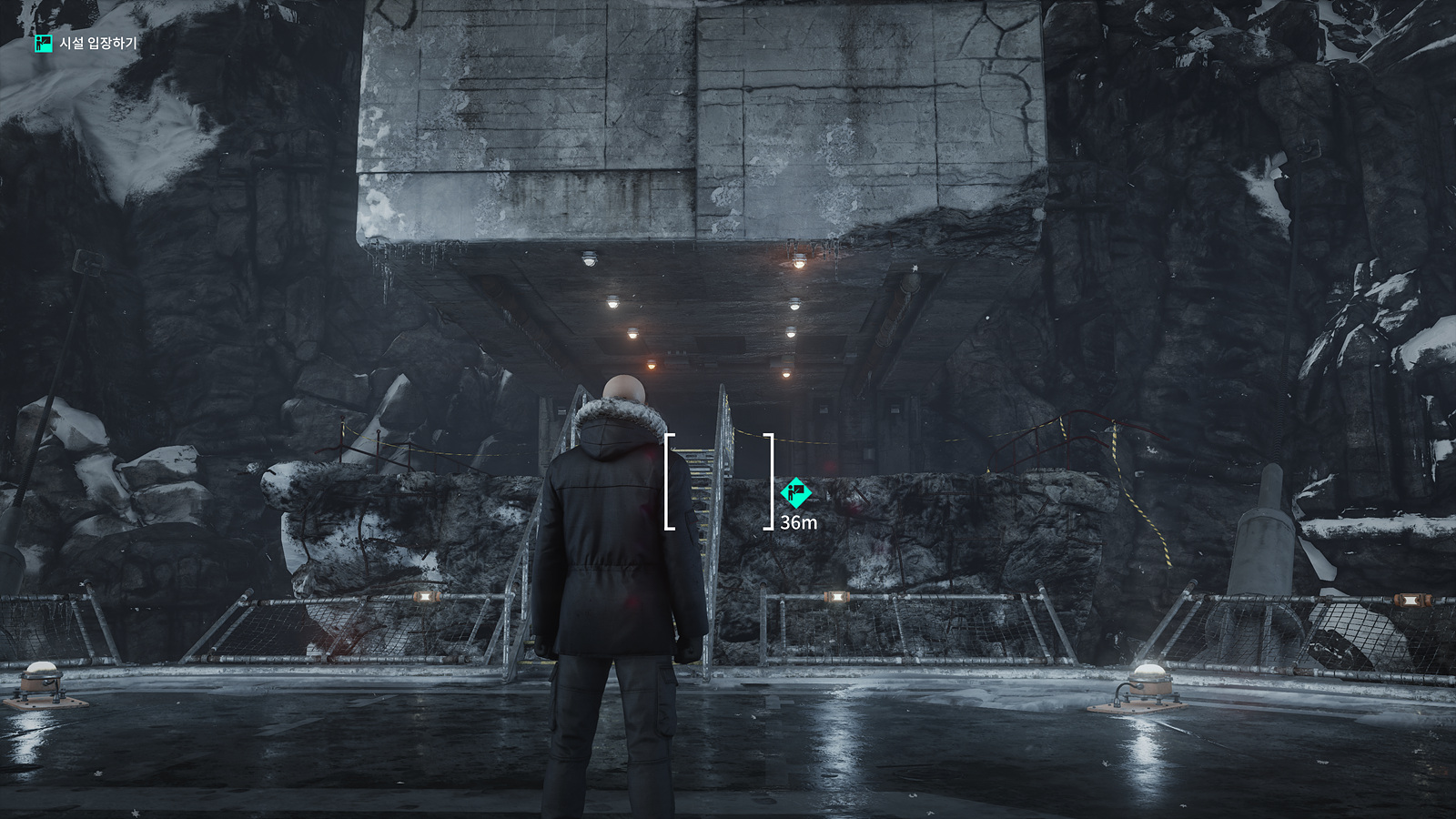Viewport: 1456px width, 819px height.
Task: Click the teal objective waypoint marker
Action: (x=795, y=492)
